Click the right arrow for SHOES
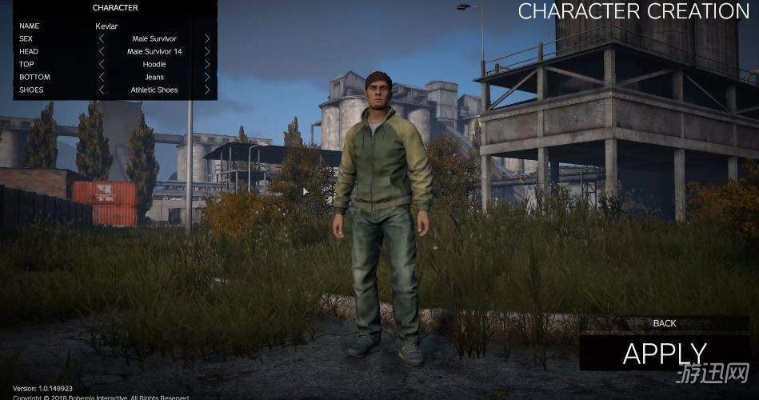Screen dimensions: 759x400 click(207, 90)
